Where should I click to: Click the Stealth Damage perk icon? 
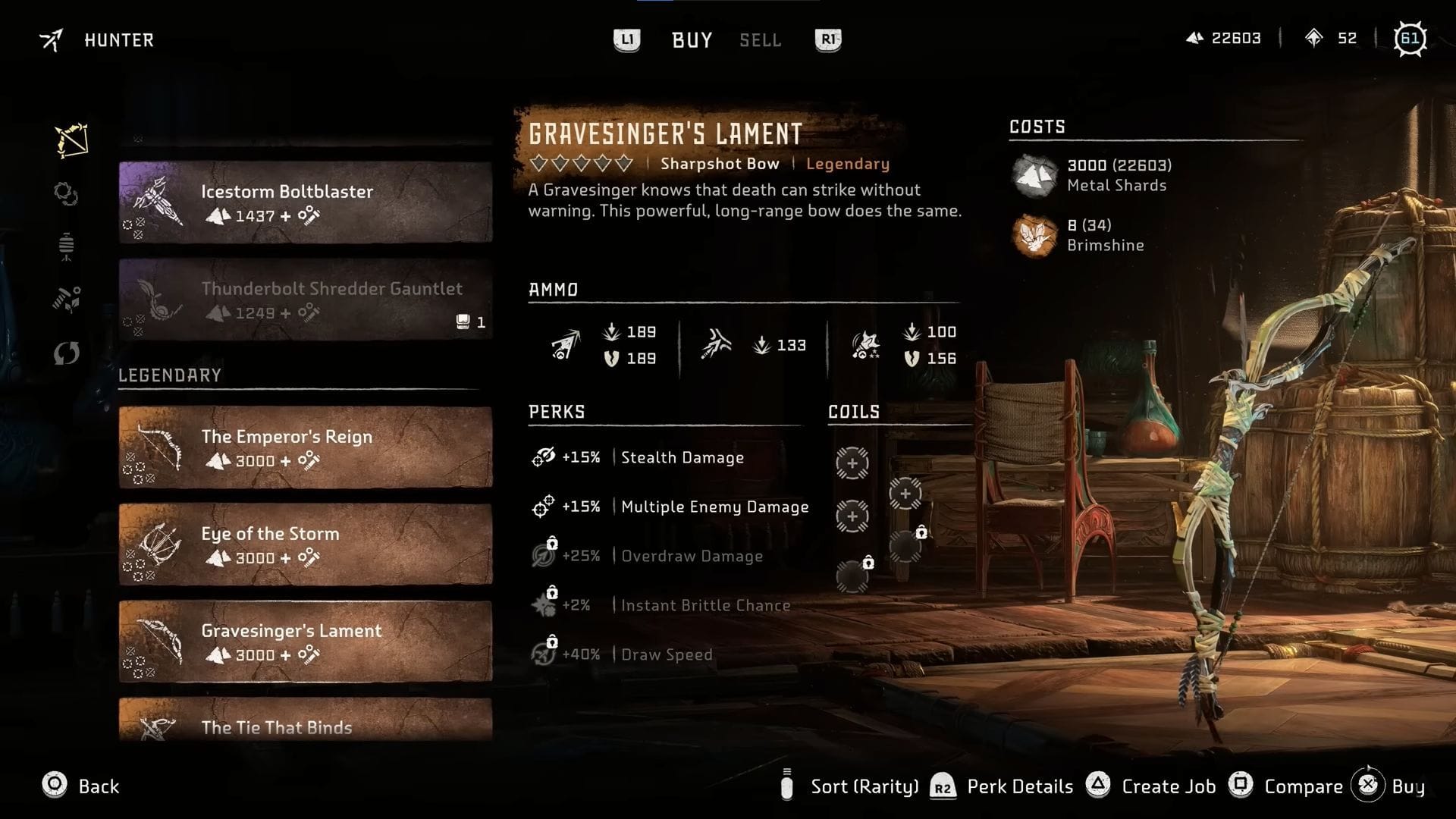click(543, 457)
